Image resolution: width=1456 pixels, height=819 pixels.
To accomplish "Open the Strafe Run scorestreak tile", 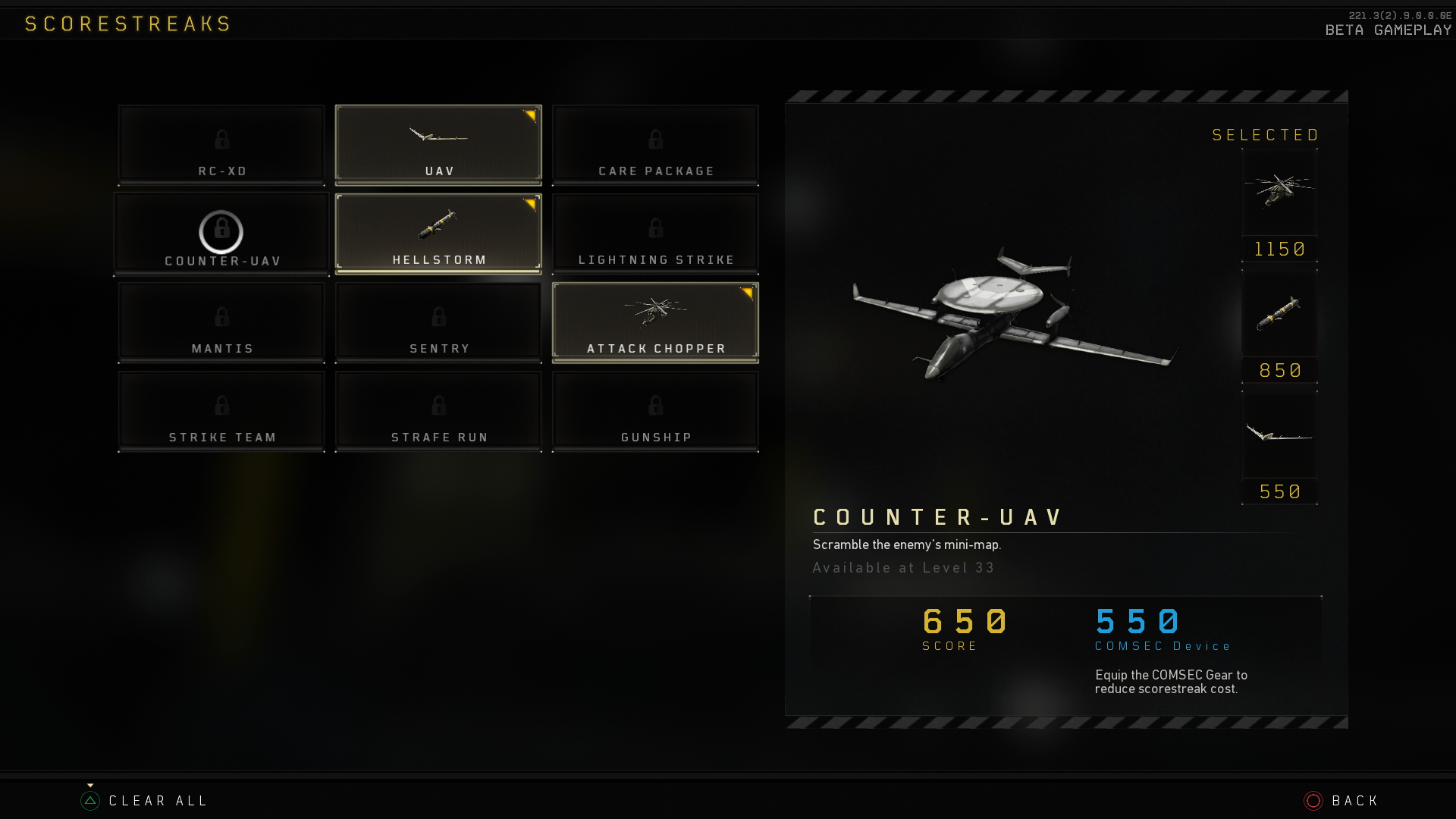I will (438, 411).
